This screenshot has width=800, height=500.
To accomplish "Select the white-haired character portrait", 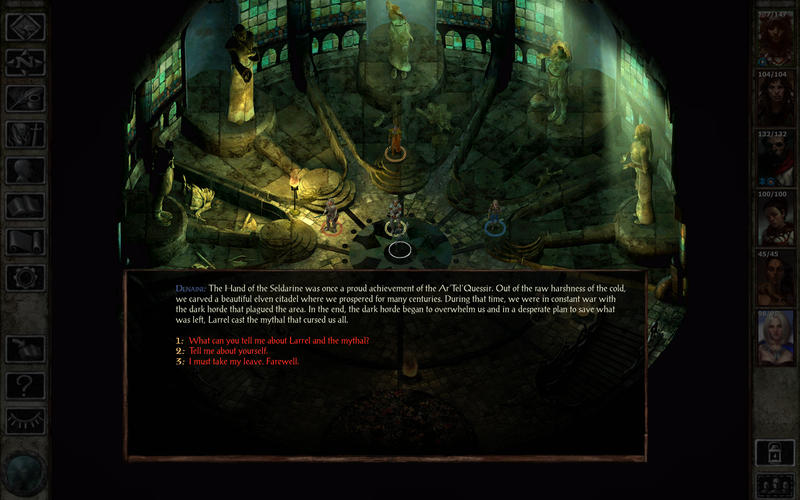I will pos(776,336).
